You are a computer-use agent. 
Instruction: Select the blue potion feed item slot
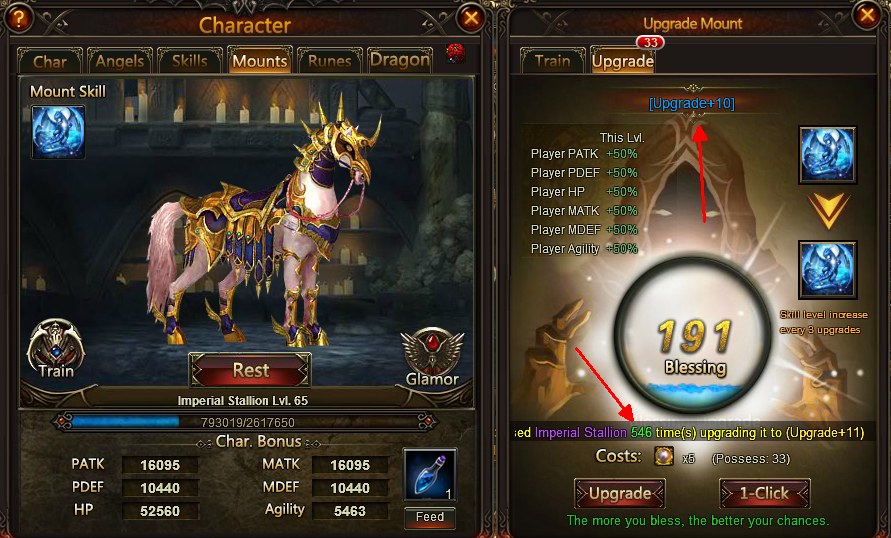click(430, 476)
